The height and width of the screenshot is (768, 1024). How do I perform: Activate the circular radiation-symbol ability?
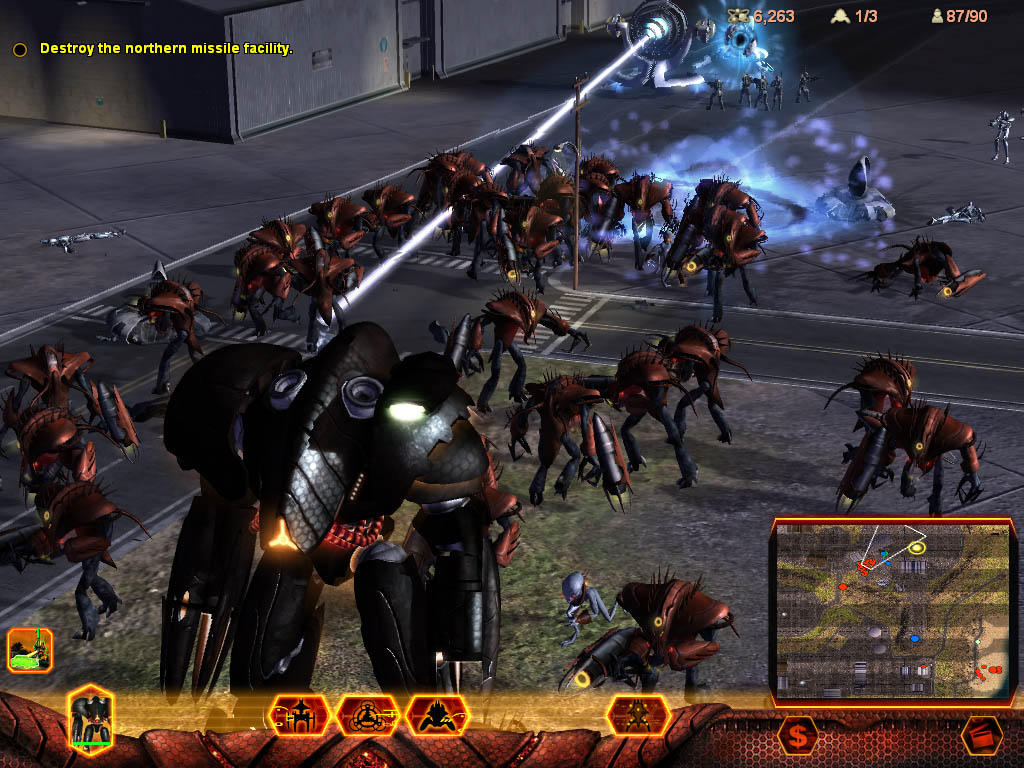click(368, 716)
